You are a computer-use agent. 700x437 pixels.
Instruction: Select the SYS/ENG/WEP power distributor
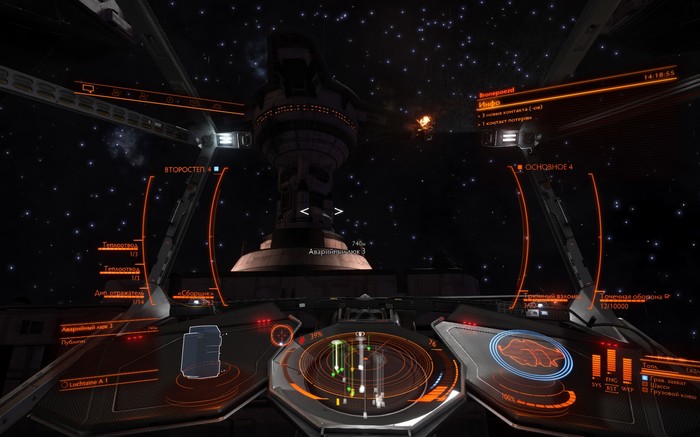pos(611,367)
